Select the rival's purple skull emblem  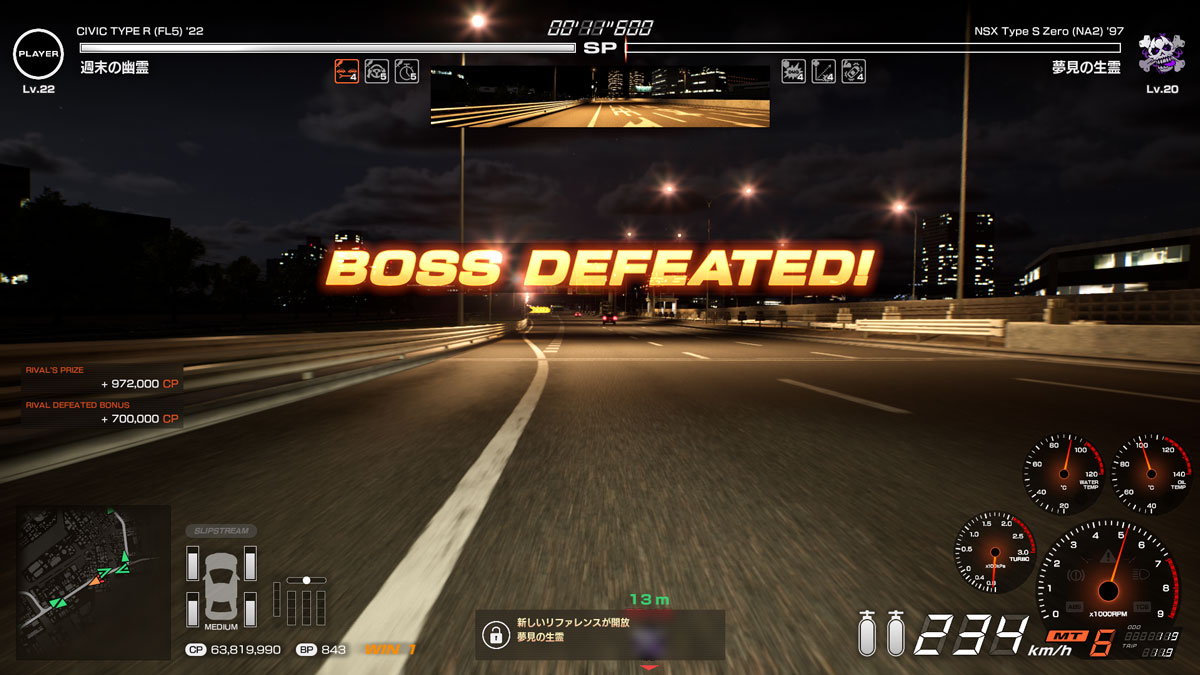coord(1160,54)
